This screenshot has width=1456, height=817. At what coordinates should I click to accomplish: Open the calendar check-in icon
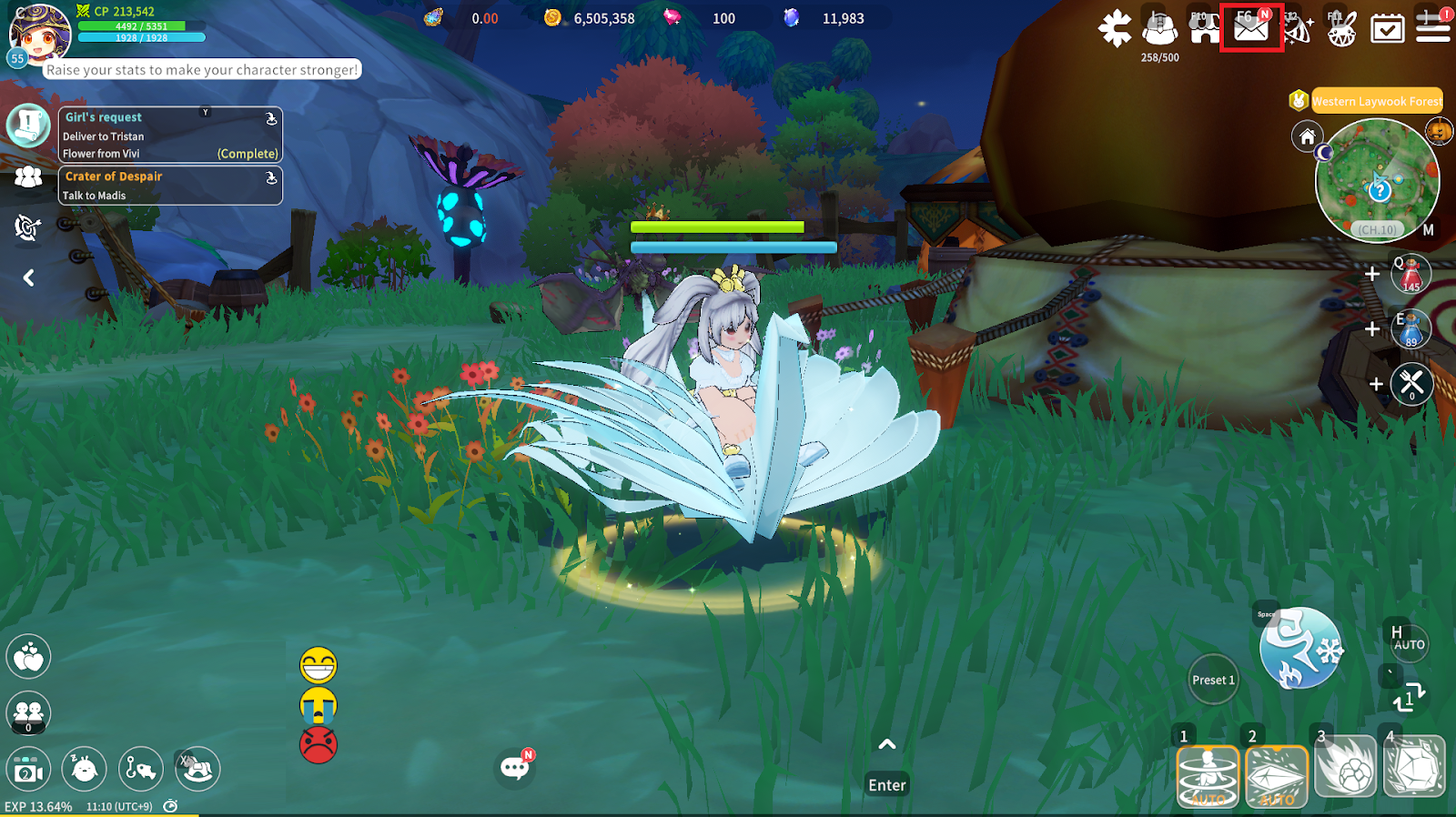(x=1387, y=29)
